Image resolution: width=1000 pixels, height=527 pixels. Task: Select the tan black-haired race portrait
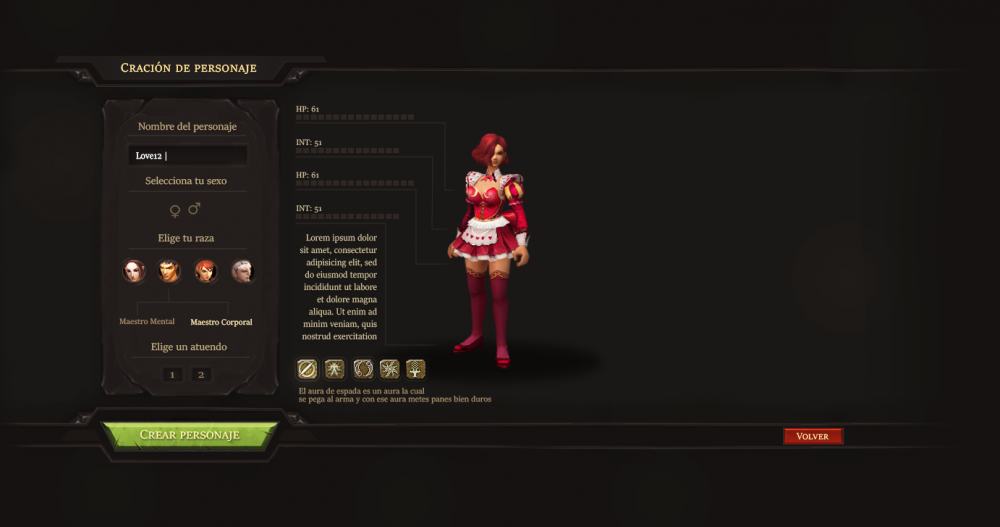170,271
